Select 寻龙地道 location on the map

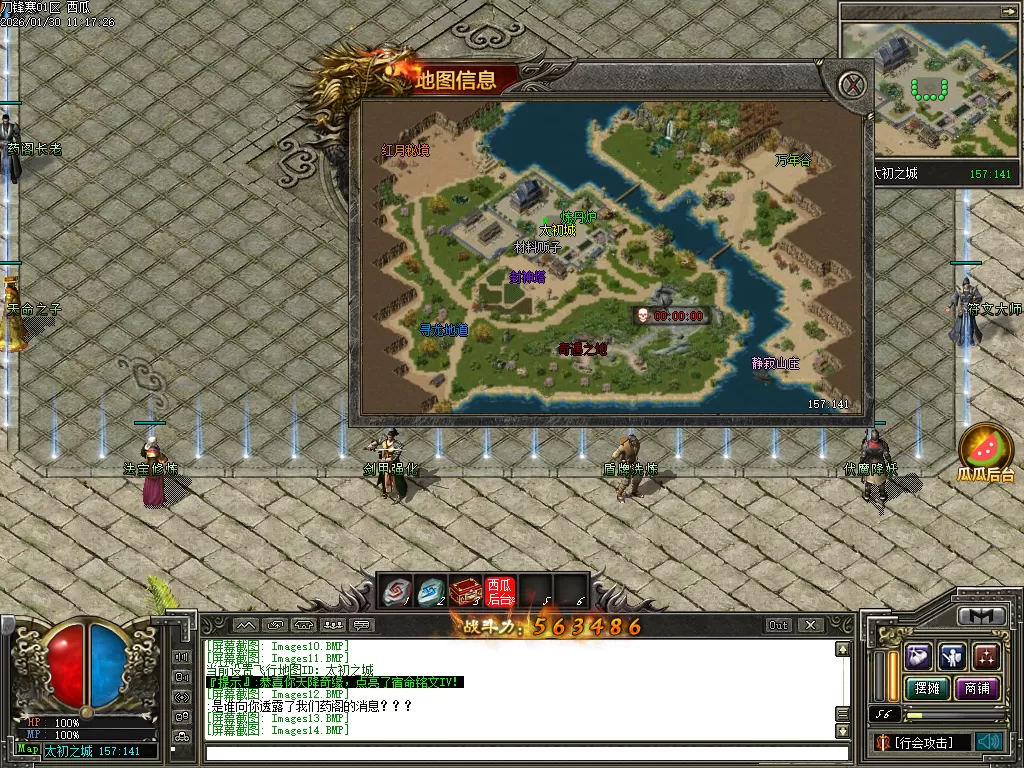coord(444,329)
